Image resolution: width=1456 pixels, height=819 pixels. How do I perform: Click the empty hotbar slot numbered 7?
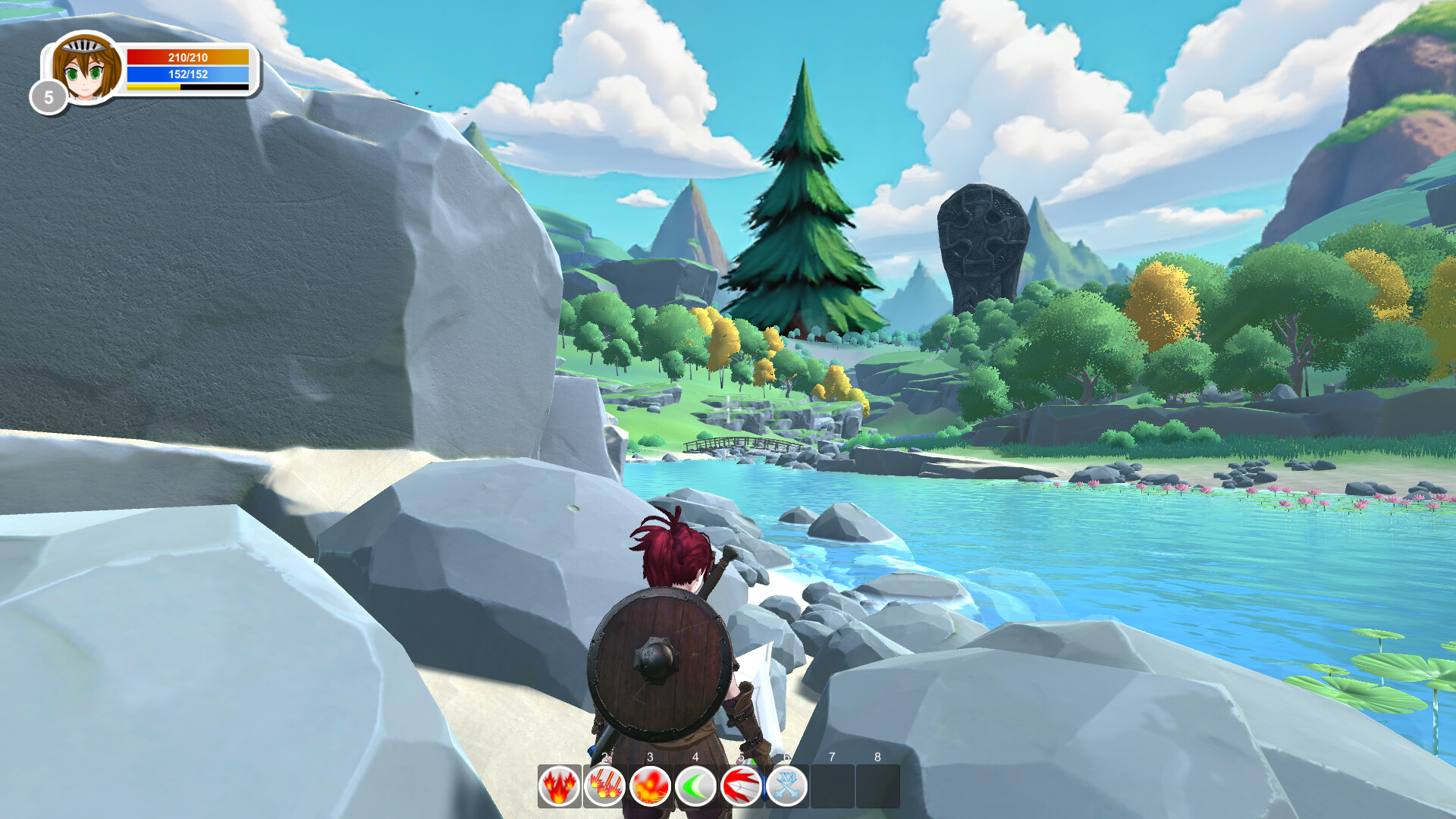pyautogui.click(x=834, y=786)
